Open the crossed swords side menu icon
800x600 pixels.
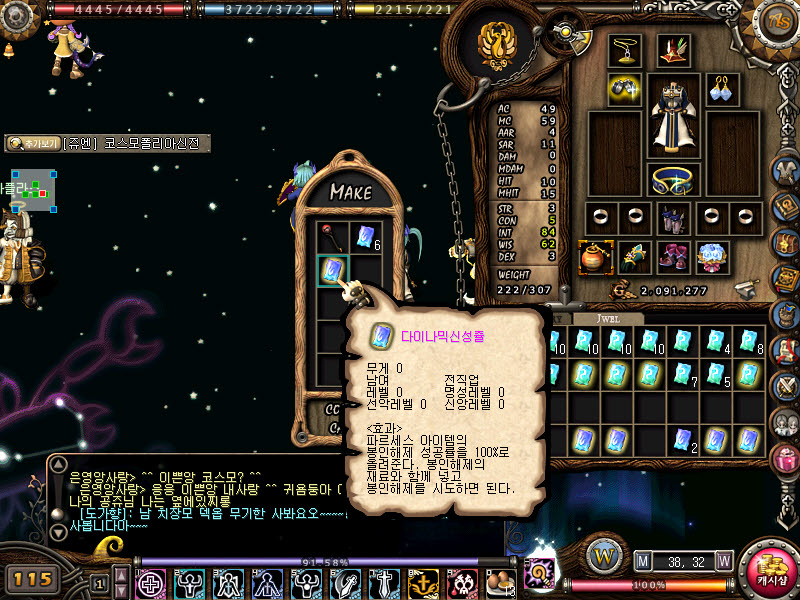[784, 385]
